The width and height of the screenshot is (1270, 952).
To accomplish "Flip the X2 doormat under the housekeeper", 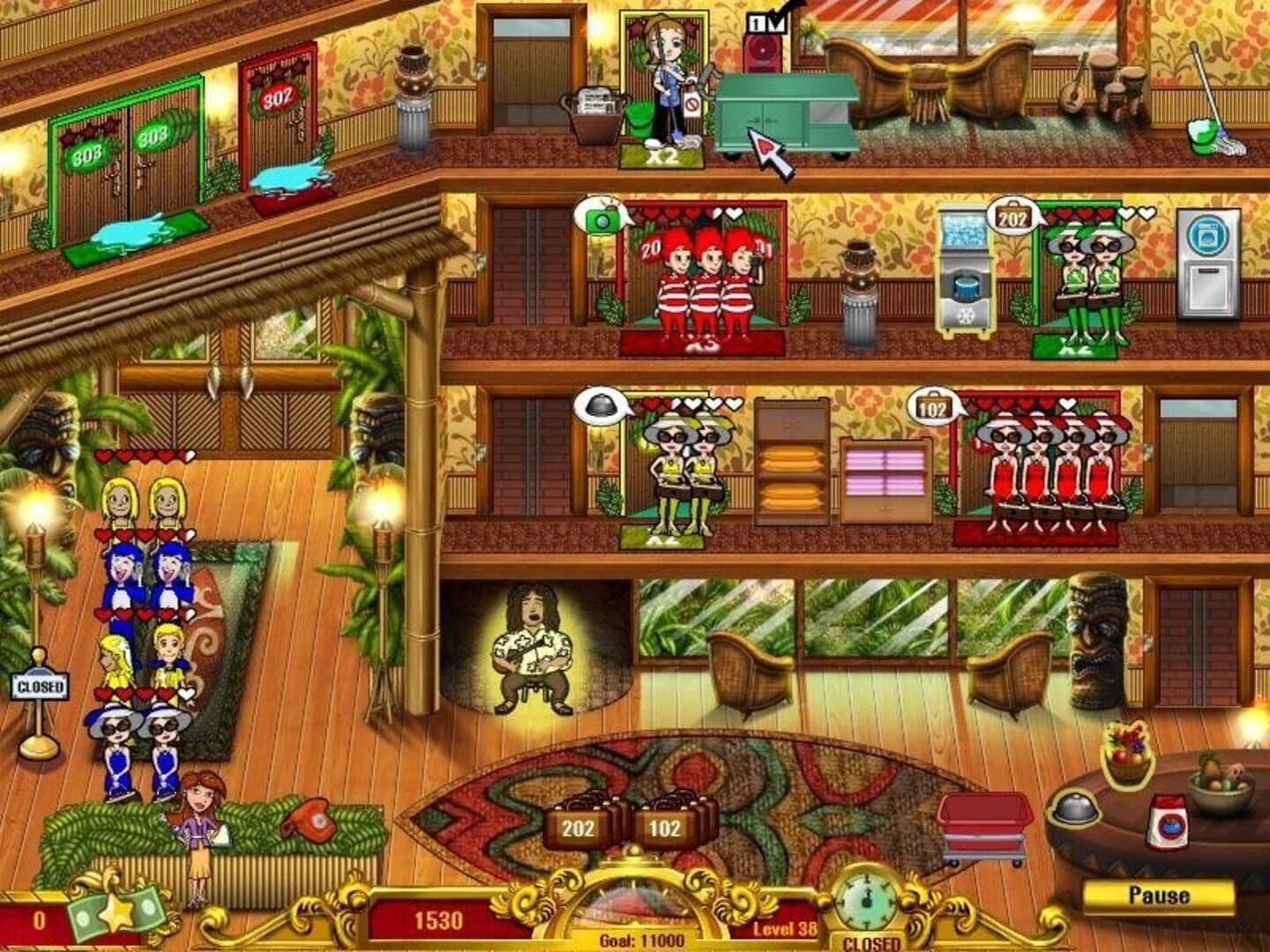I will click(661, 158).
